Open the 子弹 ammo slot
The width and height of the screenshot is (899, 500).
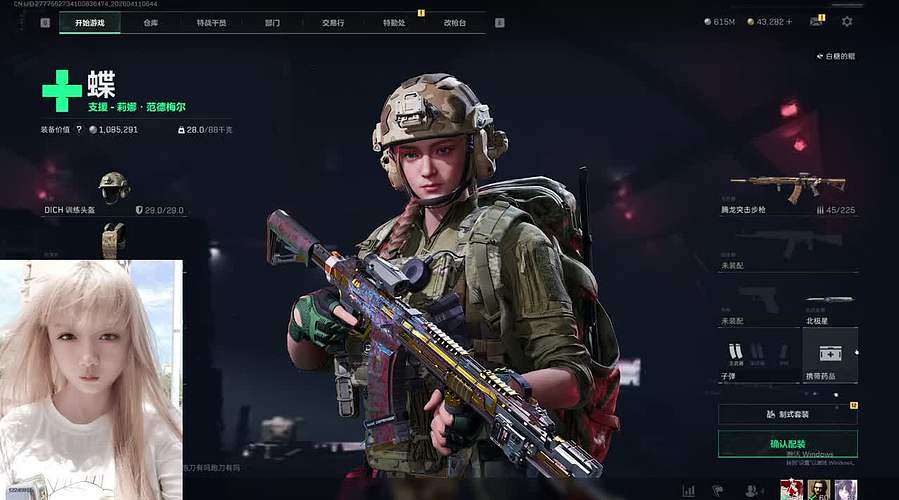(759, 354)
